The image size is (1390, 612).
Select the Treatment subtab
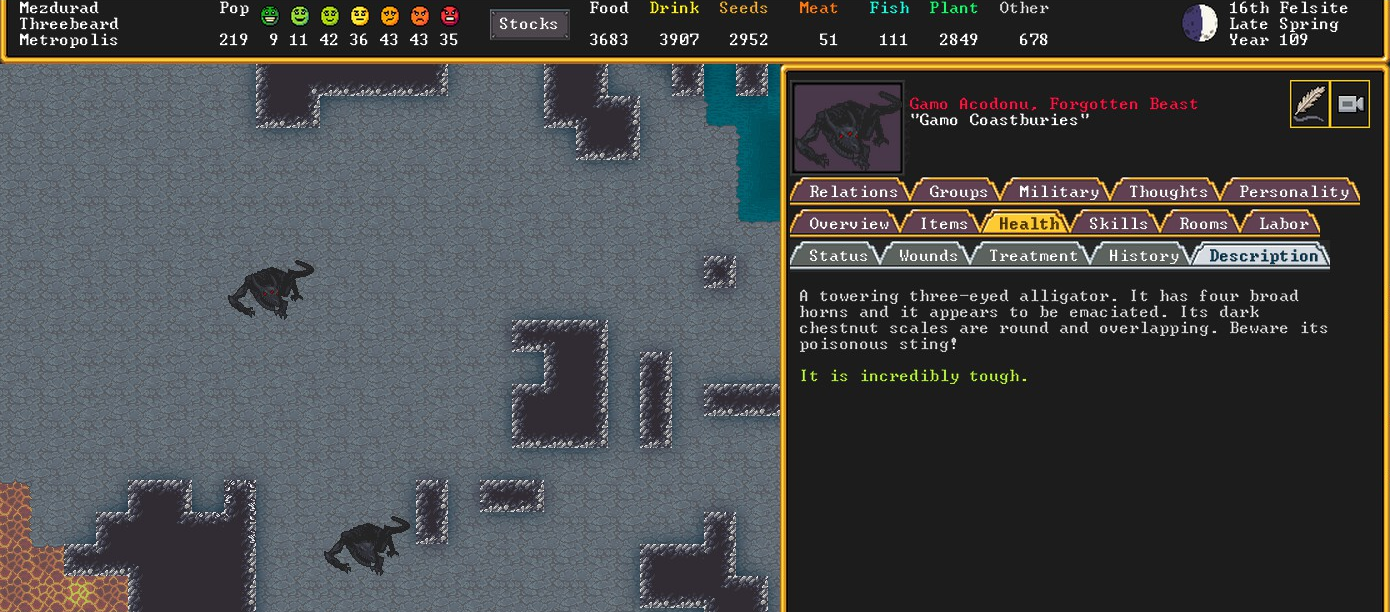pos(1033,255)
